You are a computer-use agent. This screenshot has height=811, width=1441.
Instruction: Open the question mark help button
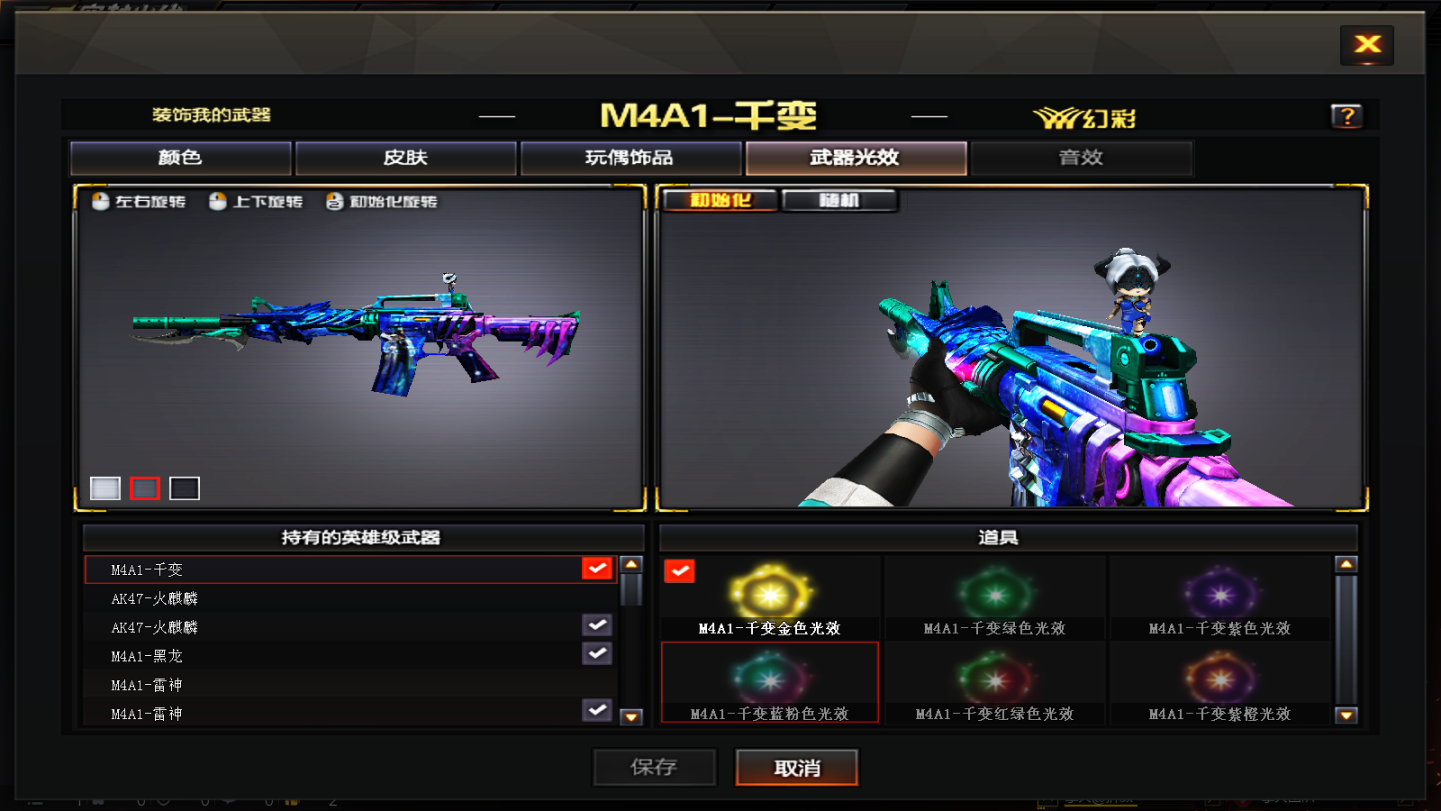(x=1346, y=116)
